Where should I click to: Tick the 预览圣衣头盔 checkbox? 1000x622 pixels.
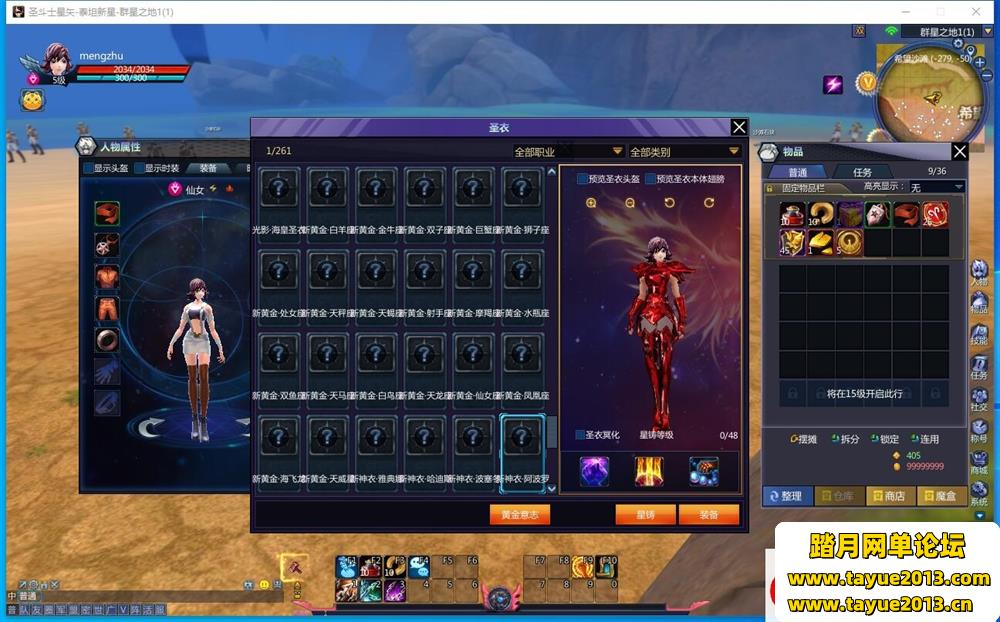click(583, 179)
